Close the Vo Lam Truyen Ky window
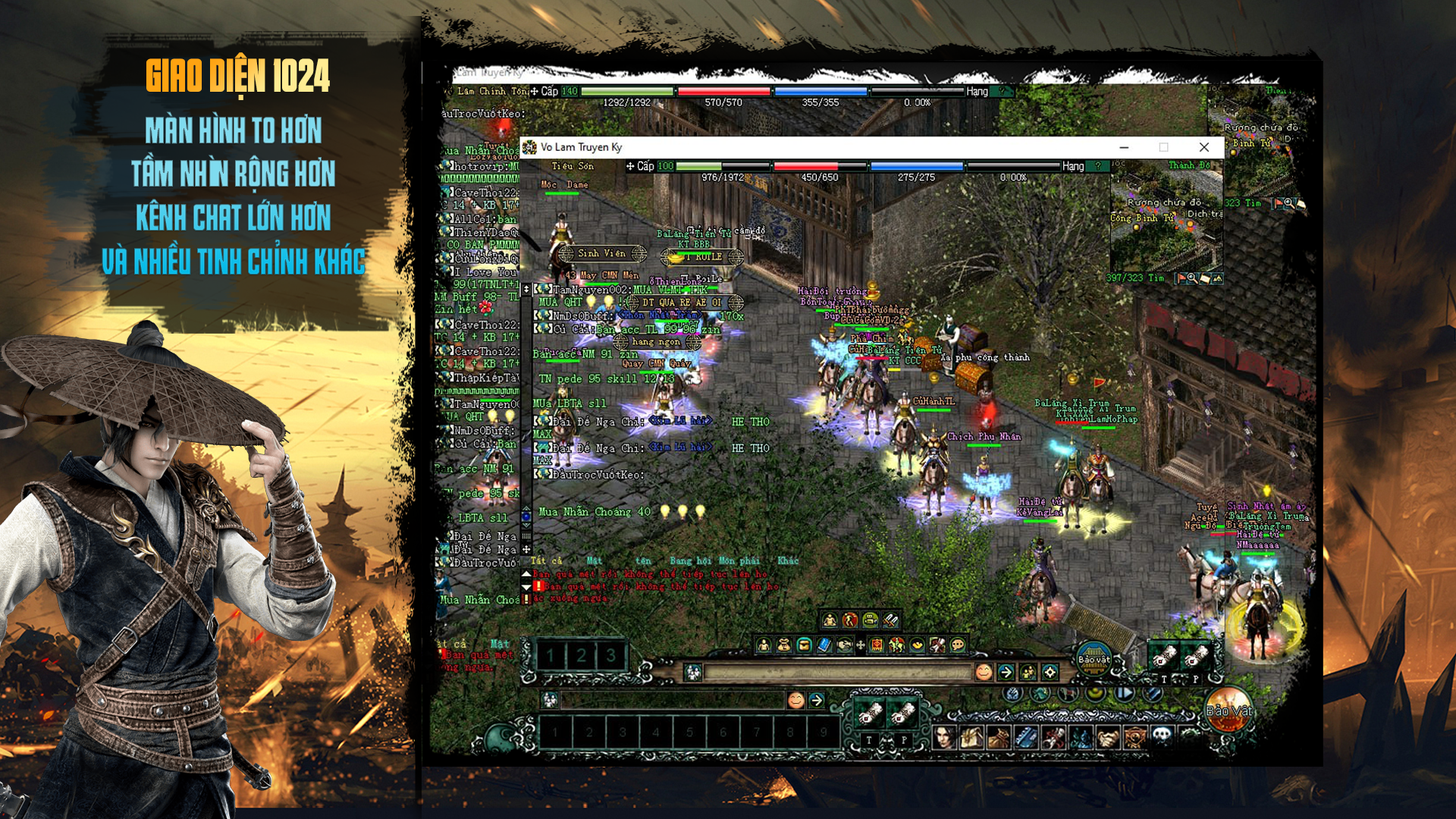 (x=1203, y=147)
